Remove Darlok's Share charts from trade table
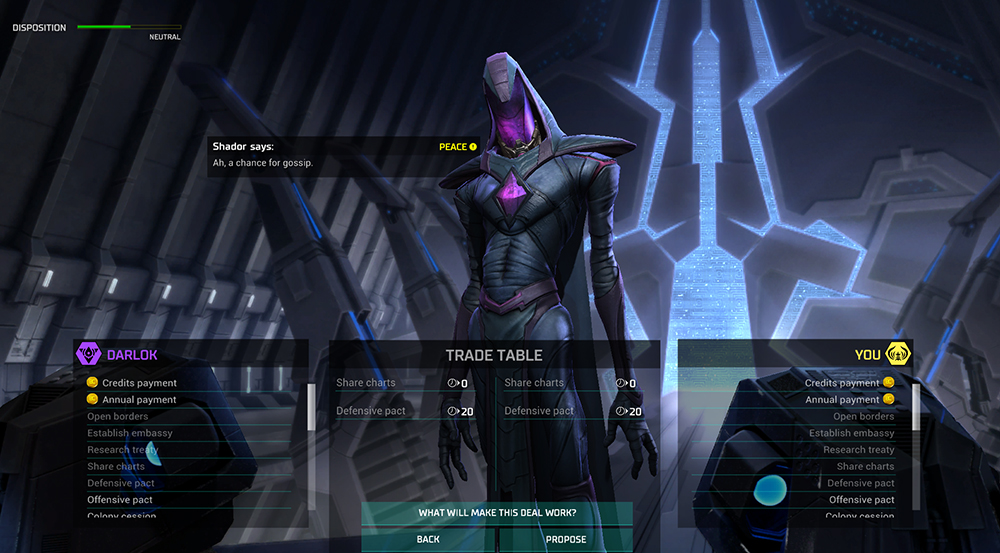Image resolution: width=1000 pixels, height=553 pixels. tap(366, 383)
